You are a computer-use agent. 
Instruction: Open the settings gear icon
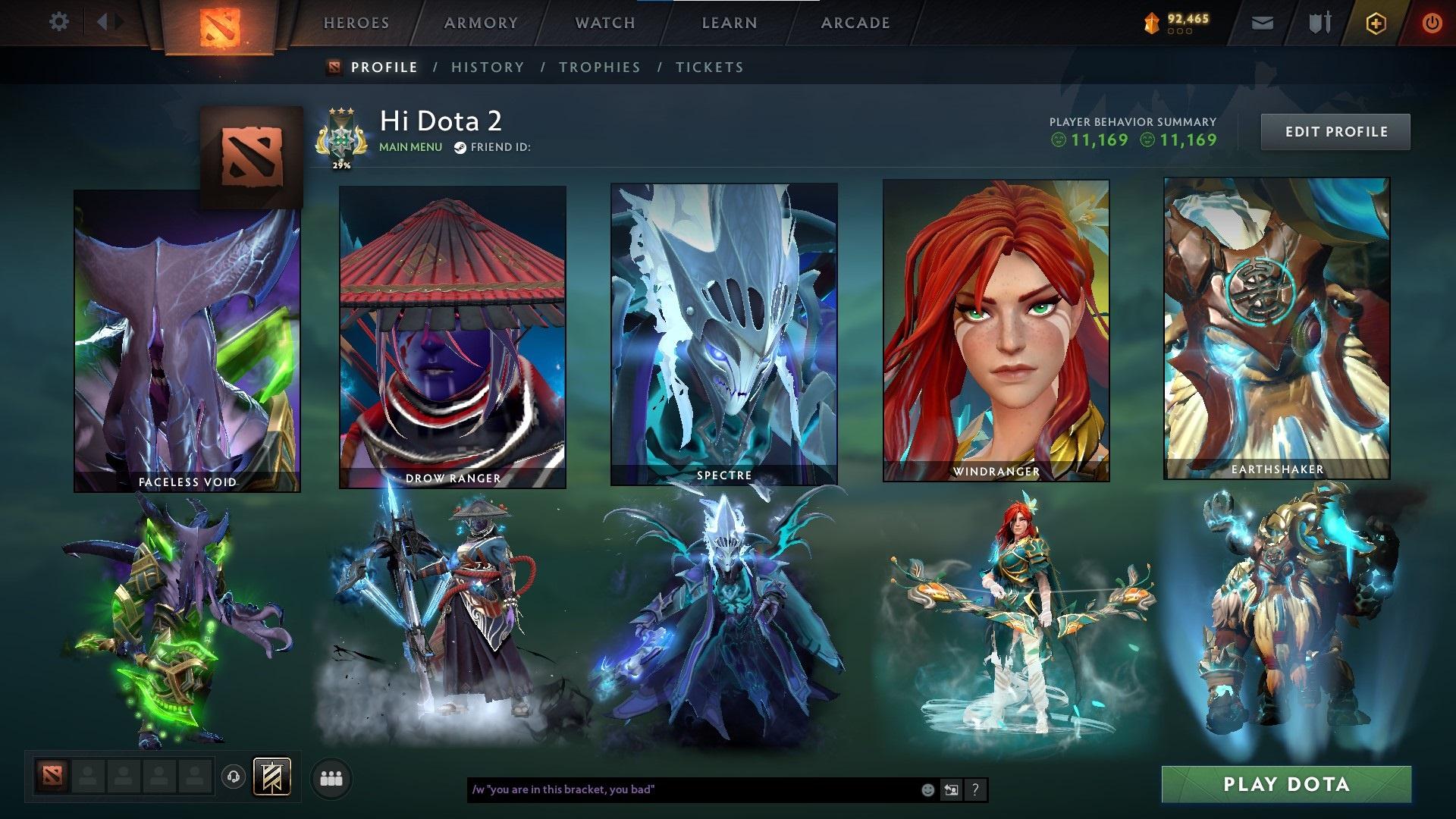tap(59, 22)
